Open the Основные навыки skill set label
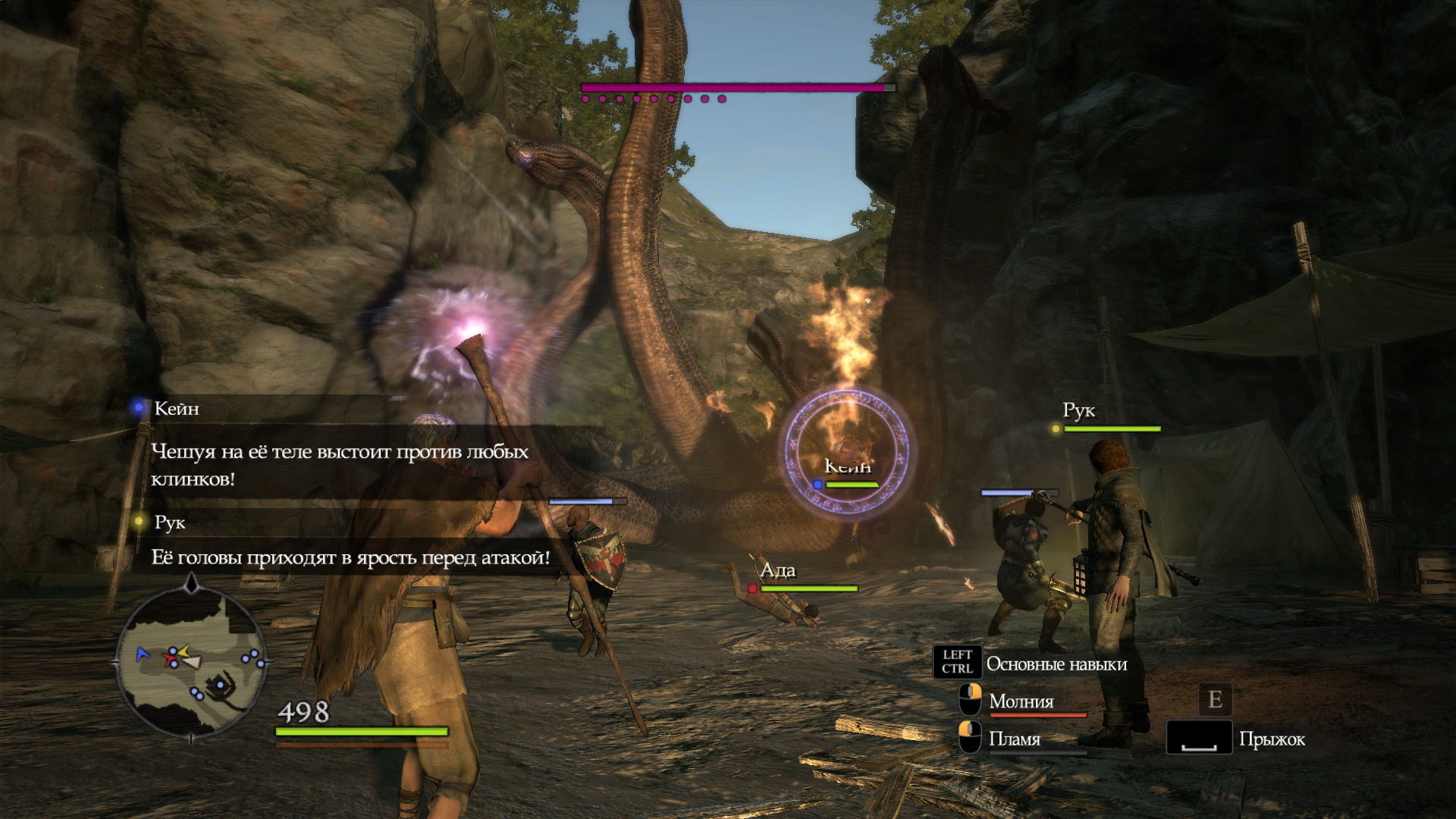The image size is (1456, 819). [1056, 664]
